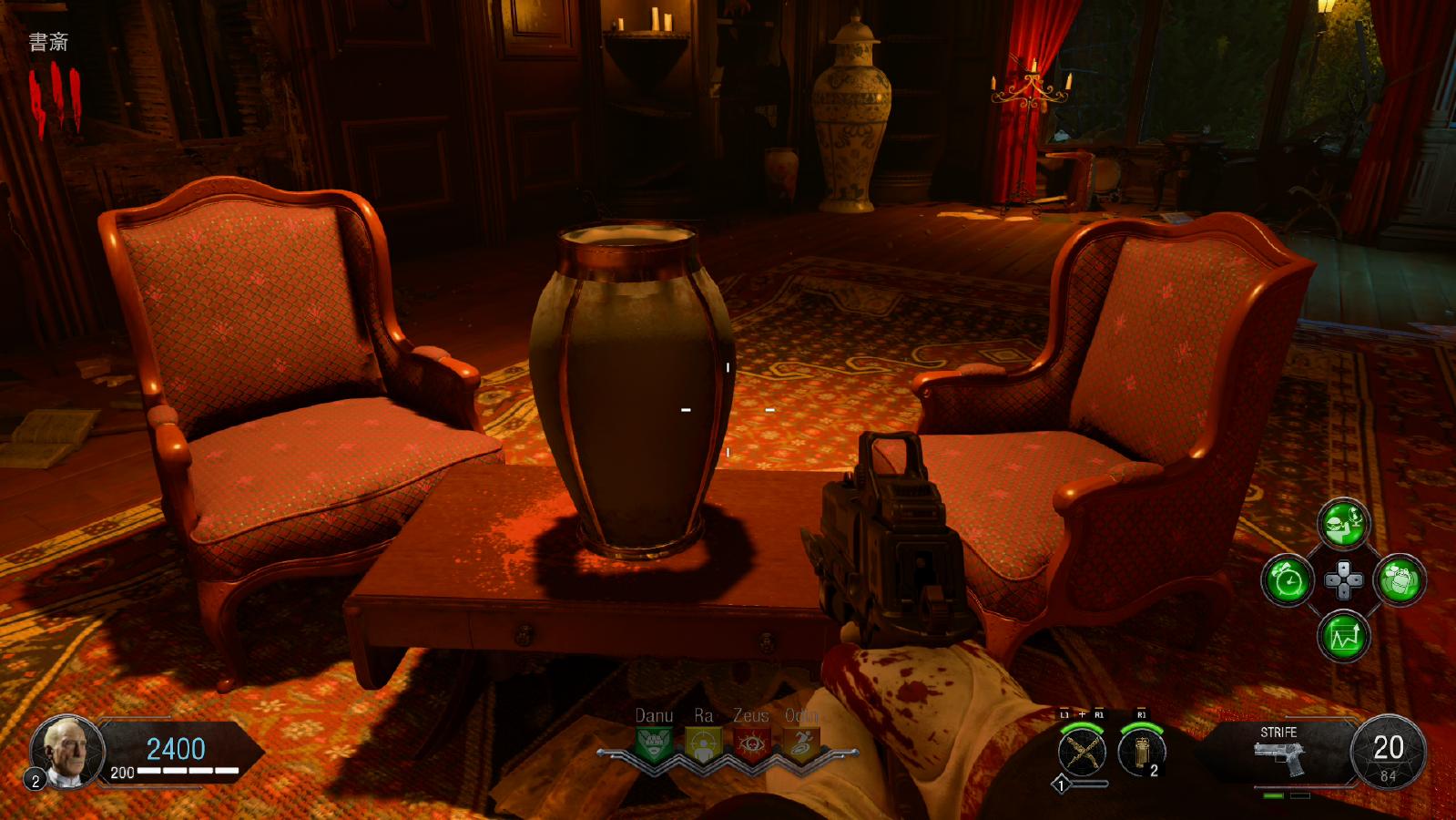Use the rising graph elixir

pos(1344,636)
